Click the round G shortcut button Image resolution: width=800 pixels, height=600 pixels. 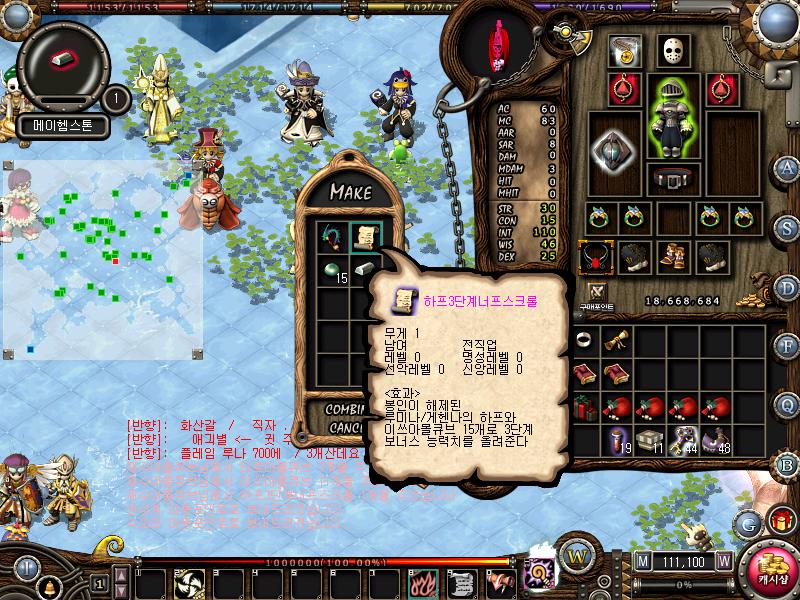click(x=746, y=523)
